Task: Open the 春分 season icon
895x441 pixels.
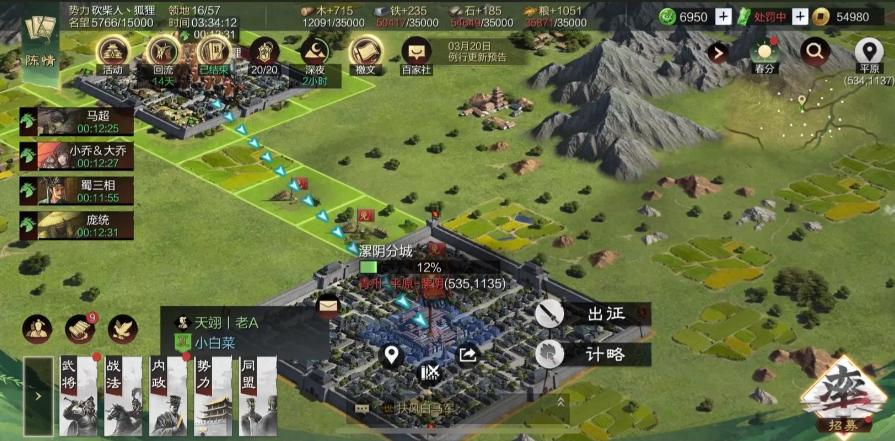Action: 766,54
